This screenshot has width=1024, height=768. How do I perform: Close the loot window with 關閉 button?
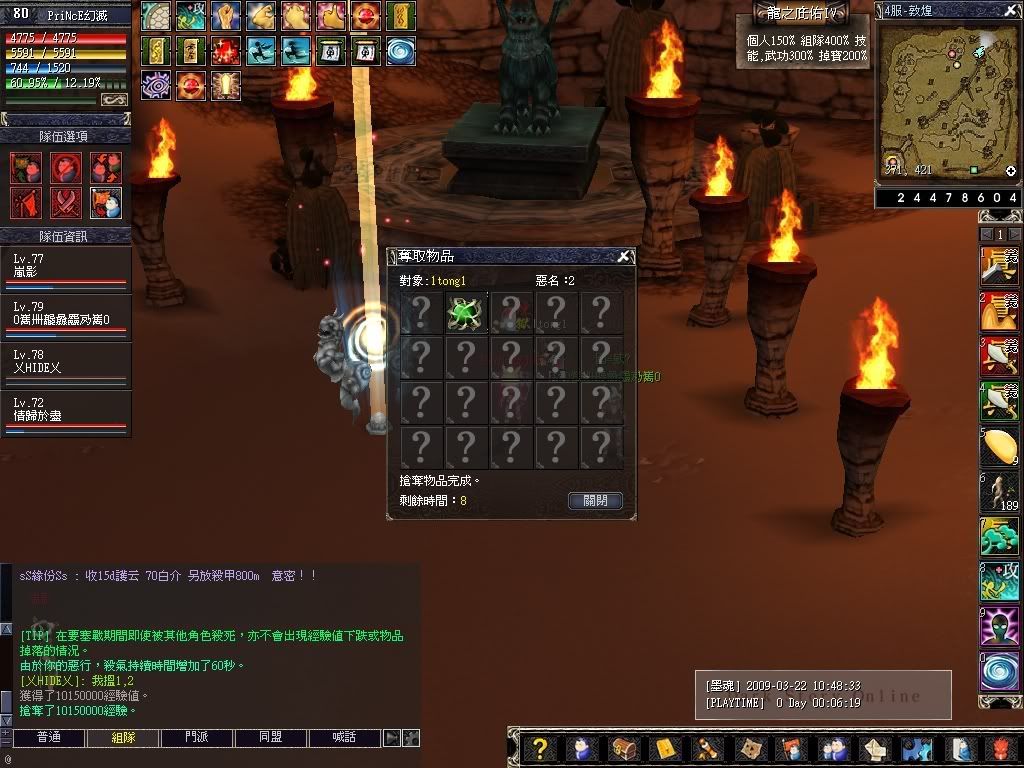(x=595, y=500)
